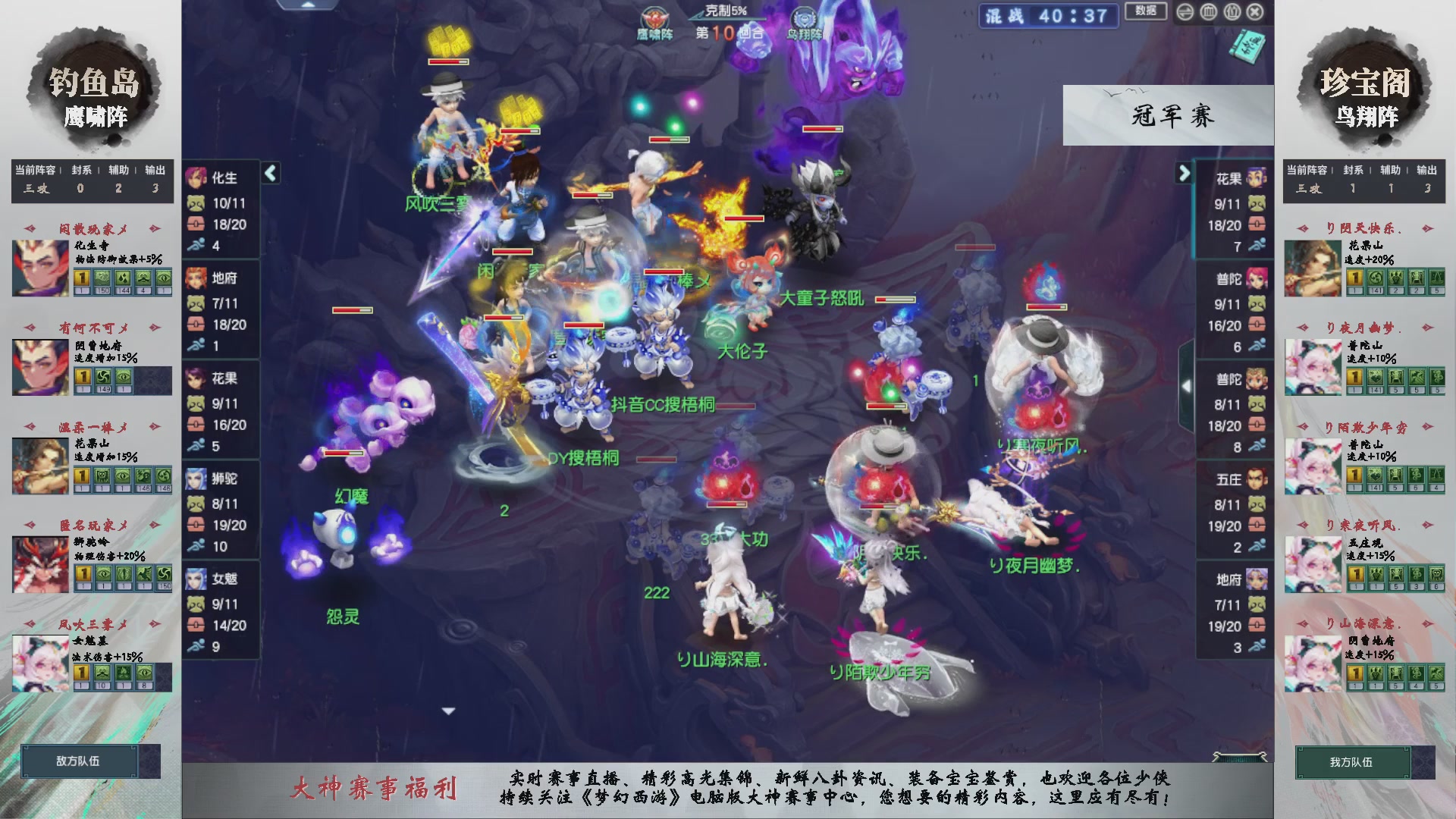1456x819 pixels.
Task: Open the 数据 battle statistics panel
Action: (x=1145, y=12)
